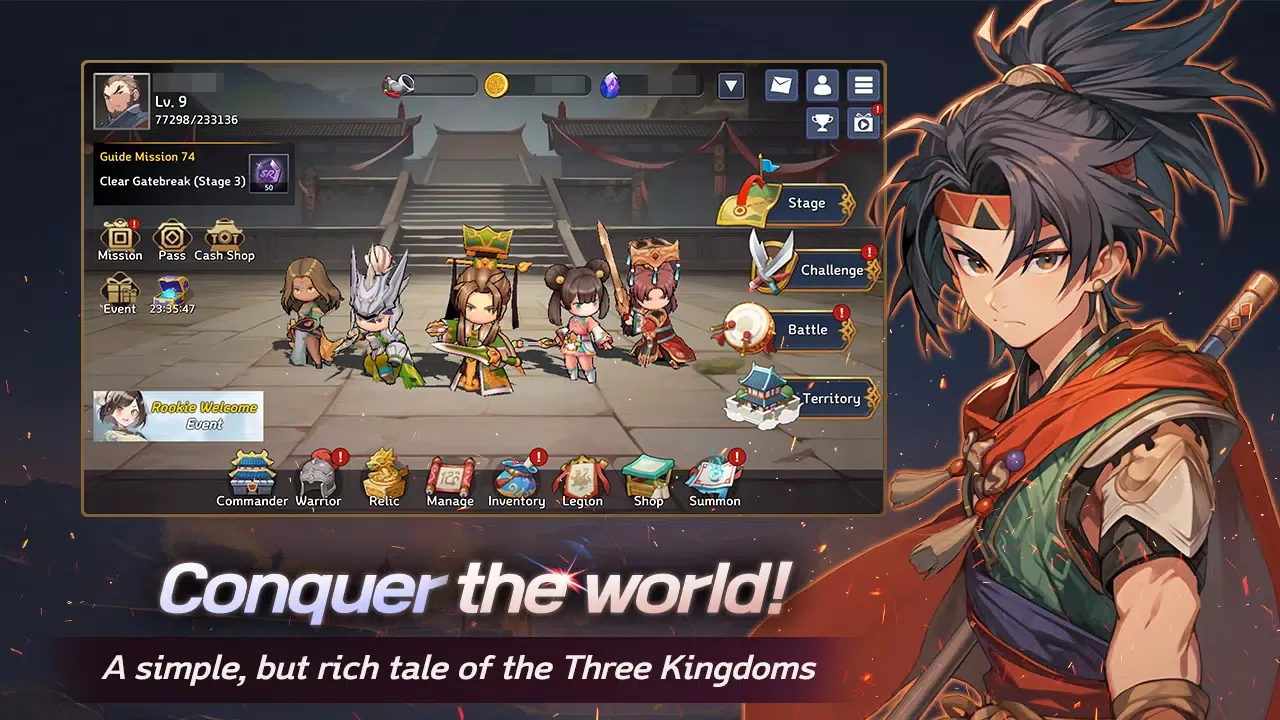Select the Pass icon
Viewport: 1280px width, 720px height.
(x=171, y=236)
